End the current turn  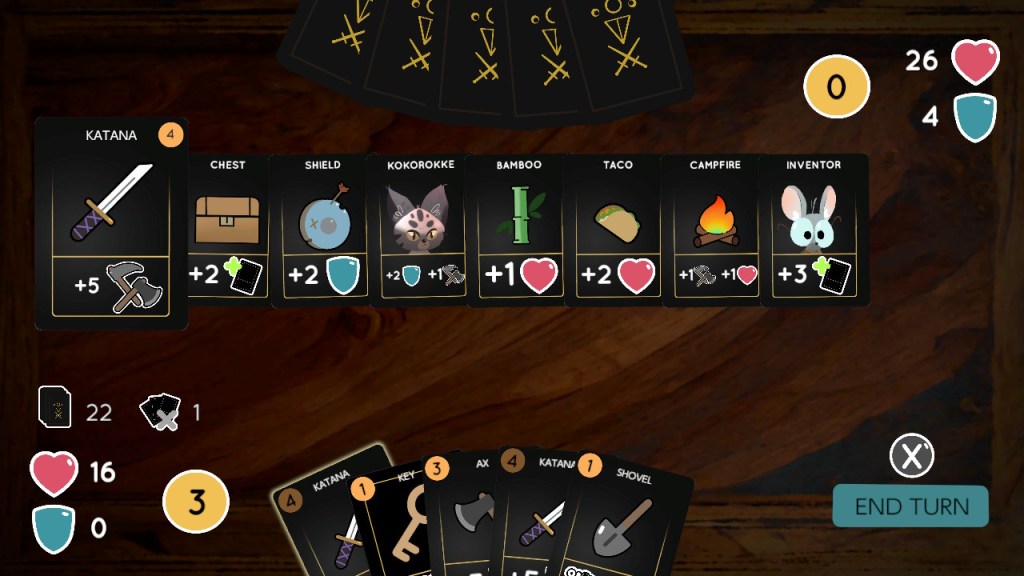[910, 506]
